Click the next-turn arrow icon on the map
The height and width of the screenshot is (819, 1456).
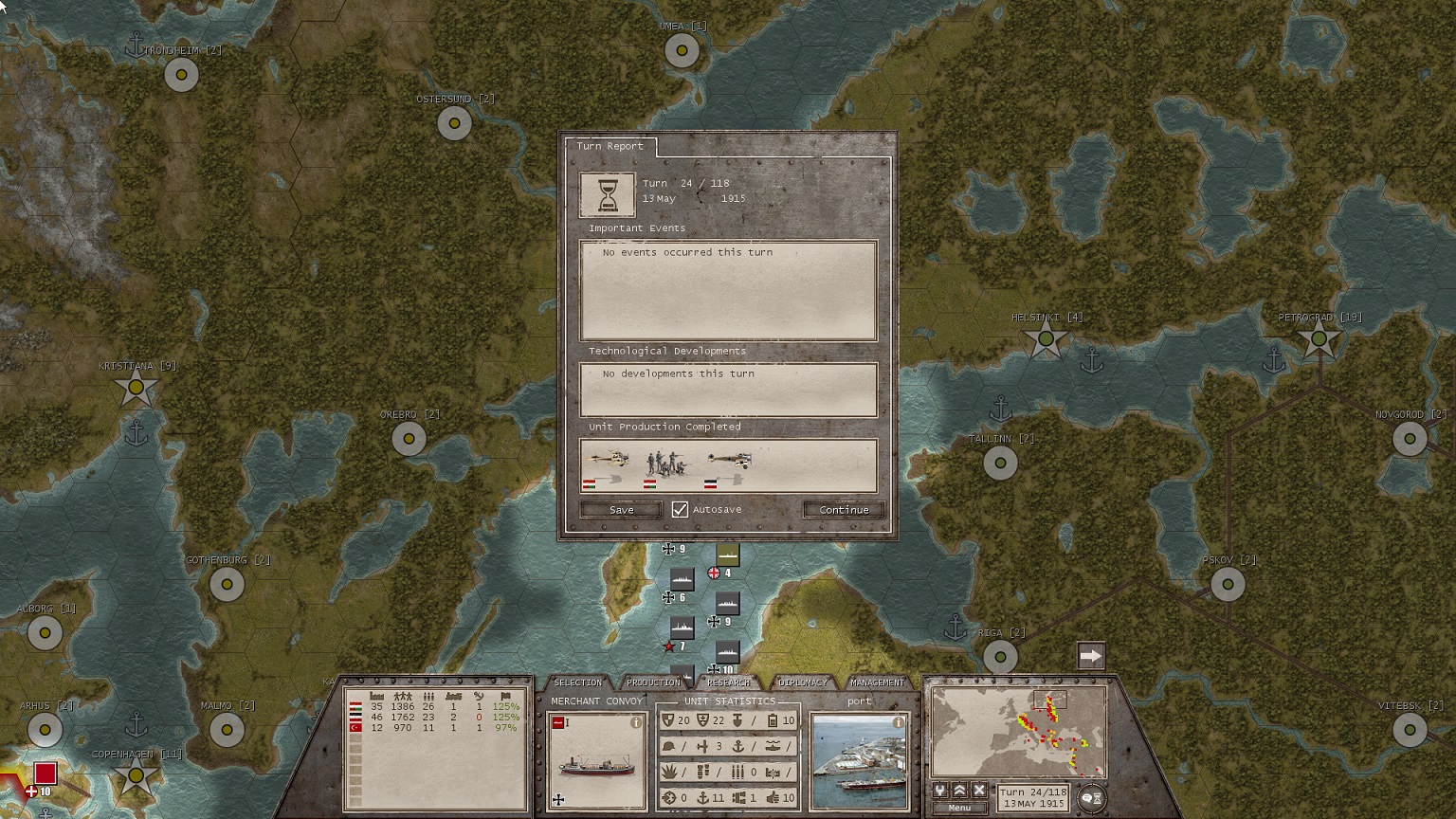(1091, 654)
